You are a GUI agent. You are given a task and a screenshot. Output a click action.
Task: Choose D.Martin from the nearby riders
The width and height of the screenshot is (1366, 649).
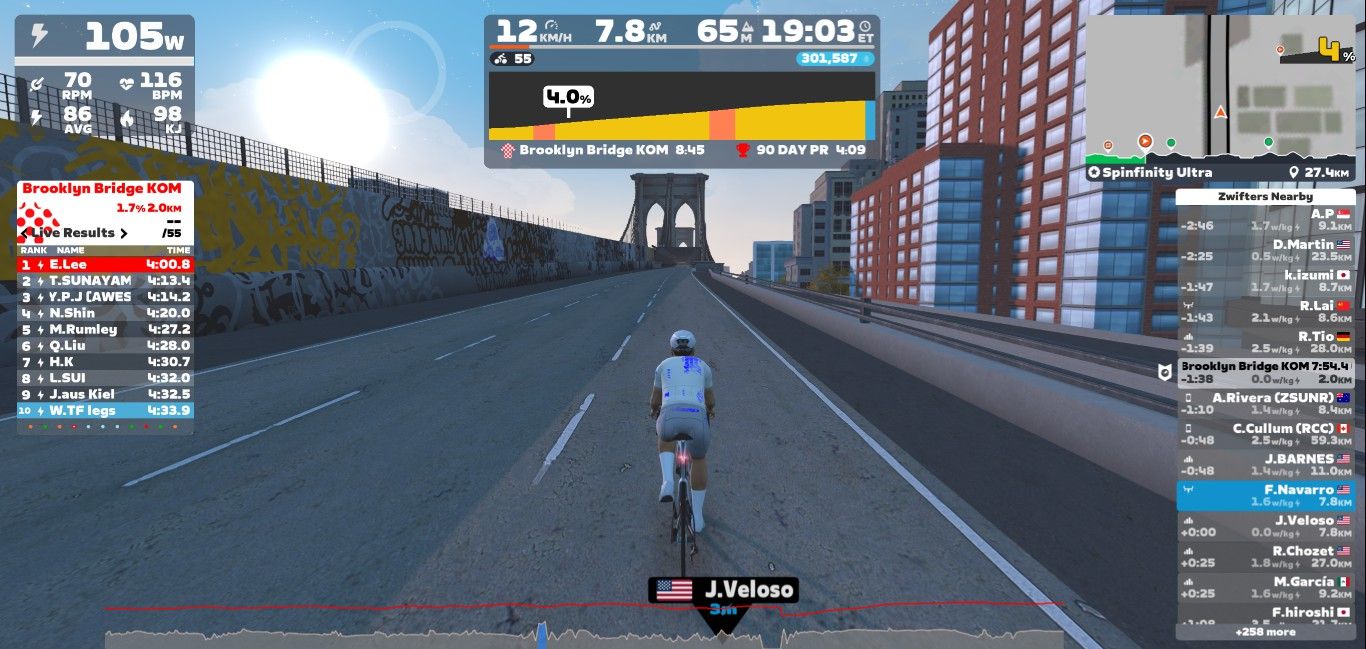1266,250
